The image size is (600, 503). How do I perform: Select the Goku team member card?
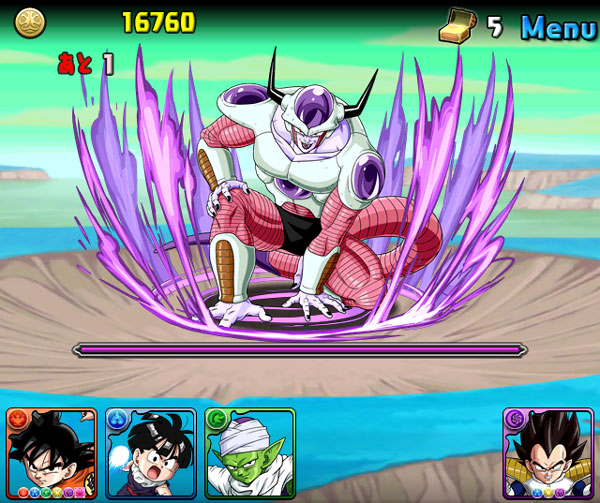click(x=51, y=453)
